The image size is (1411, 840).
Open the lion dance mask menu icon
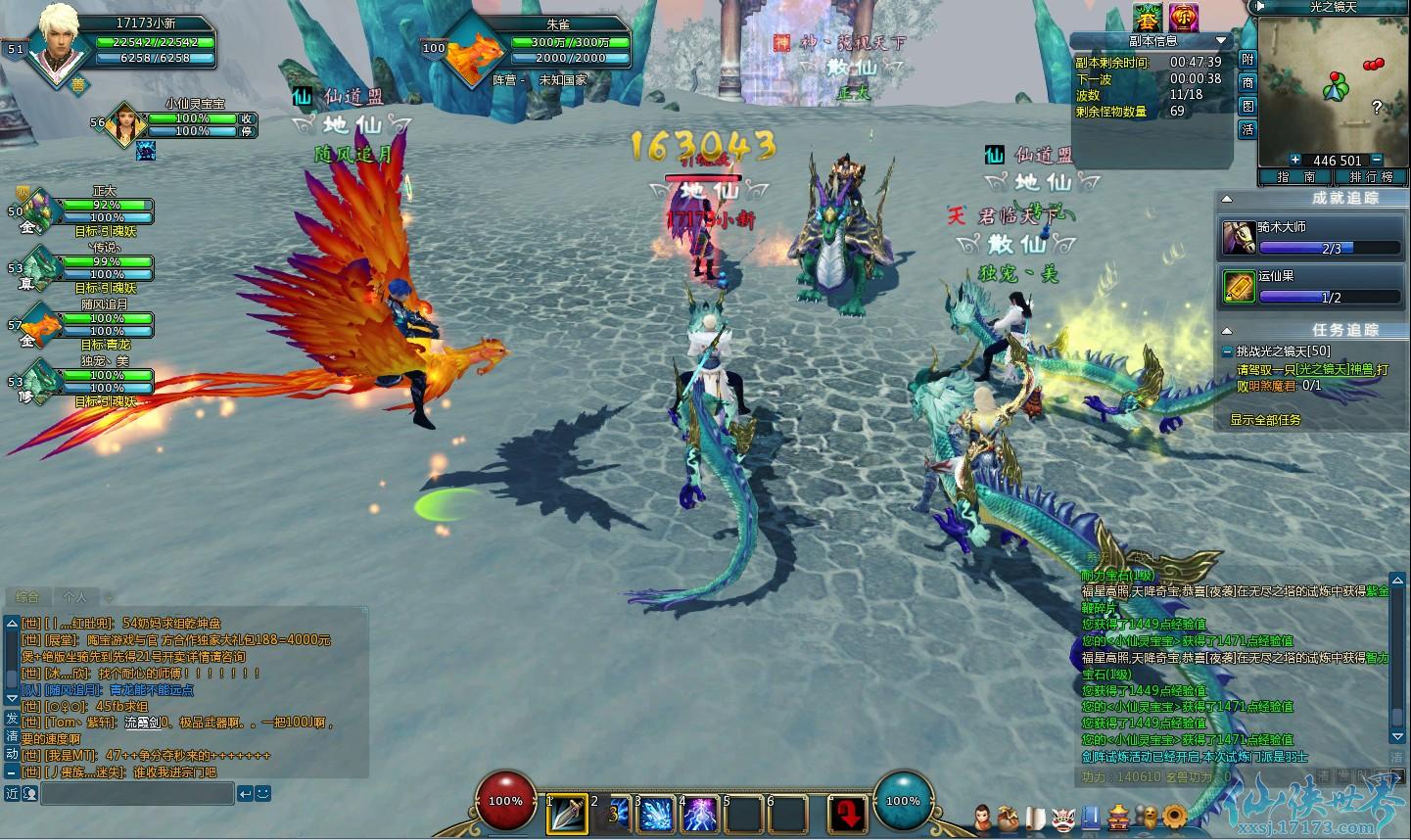point(1064,817)
